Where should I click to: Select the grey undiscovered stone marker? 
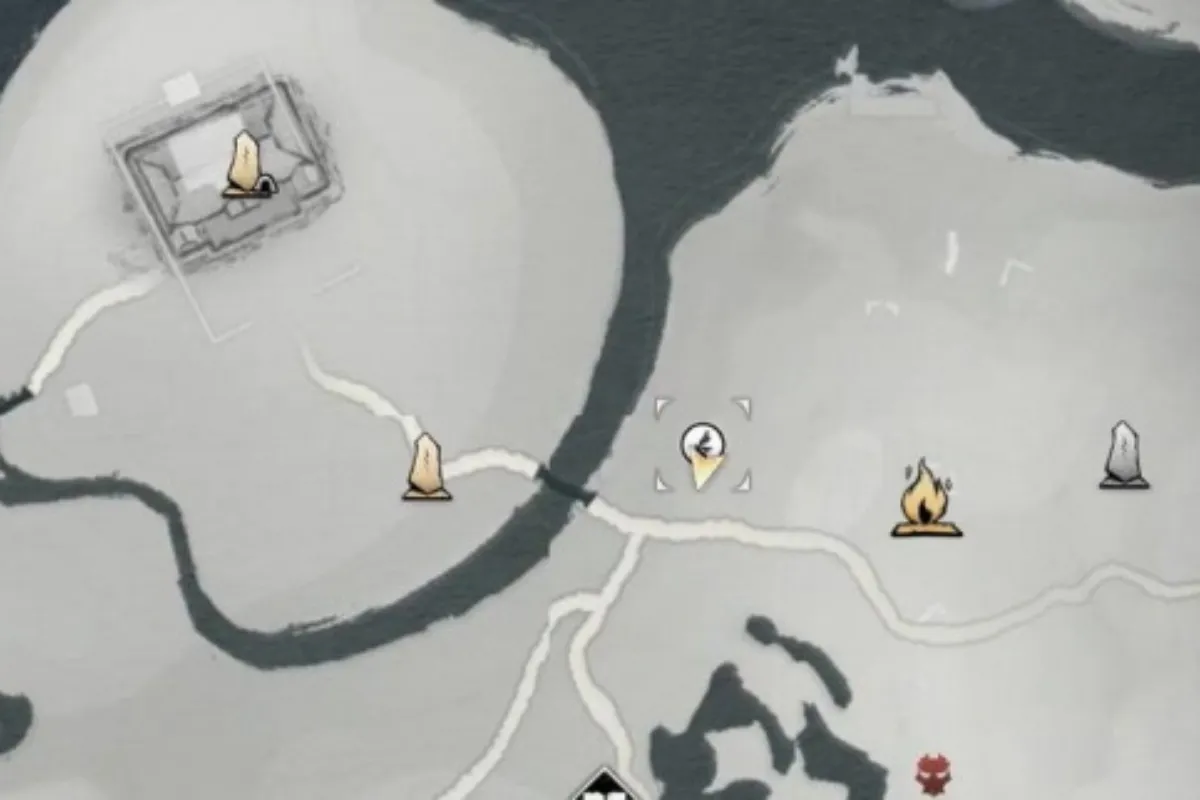[1124, 456]
